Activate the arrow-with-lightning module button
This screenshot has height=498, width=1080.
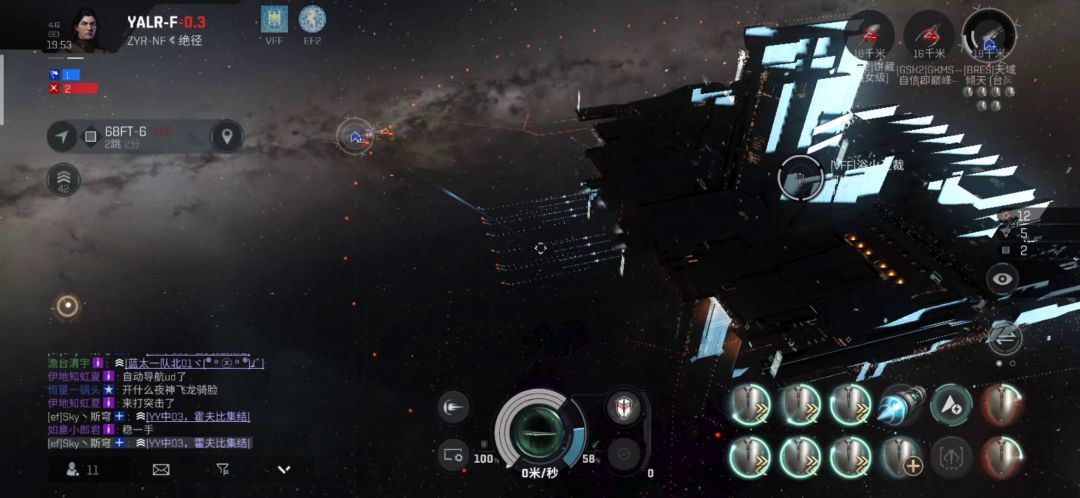point(951,405)
